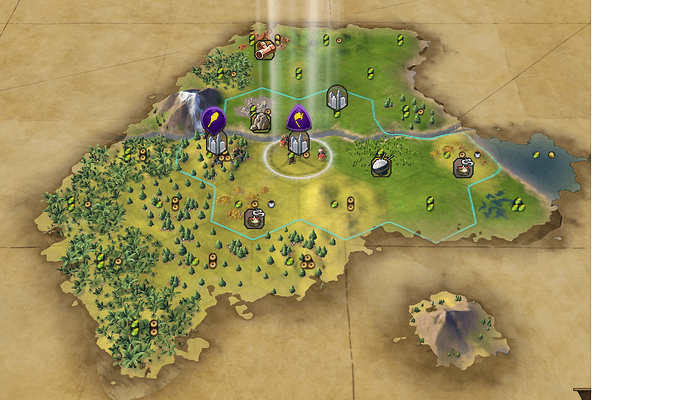Click the stone resource icon
The image size is (690, 400).
click(x=261, y=122)
